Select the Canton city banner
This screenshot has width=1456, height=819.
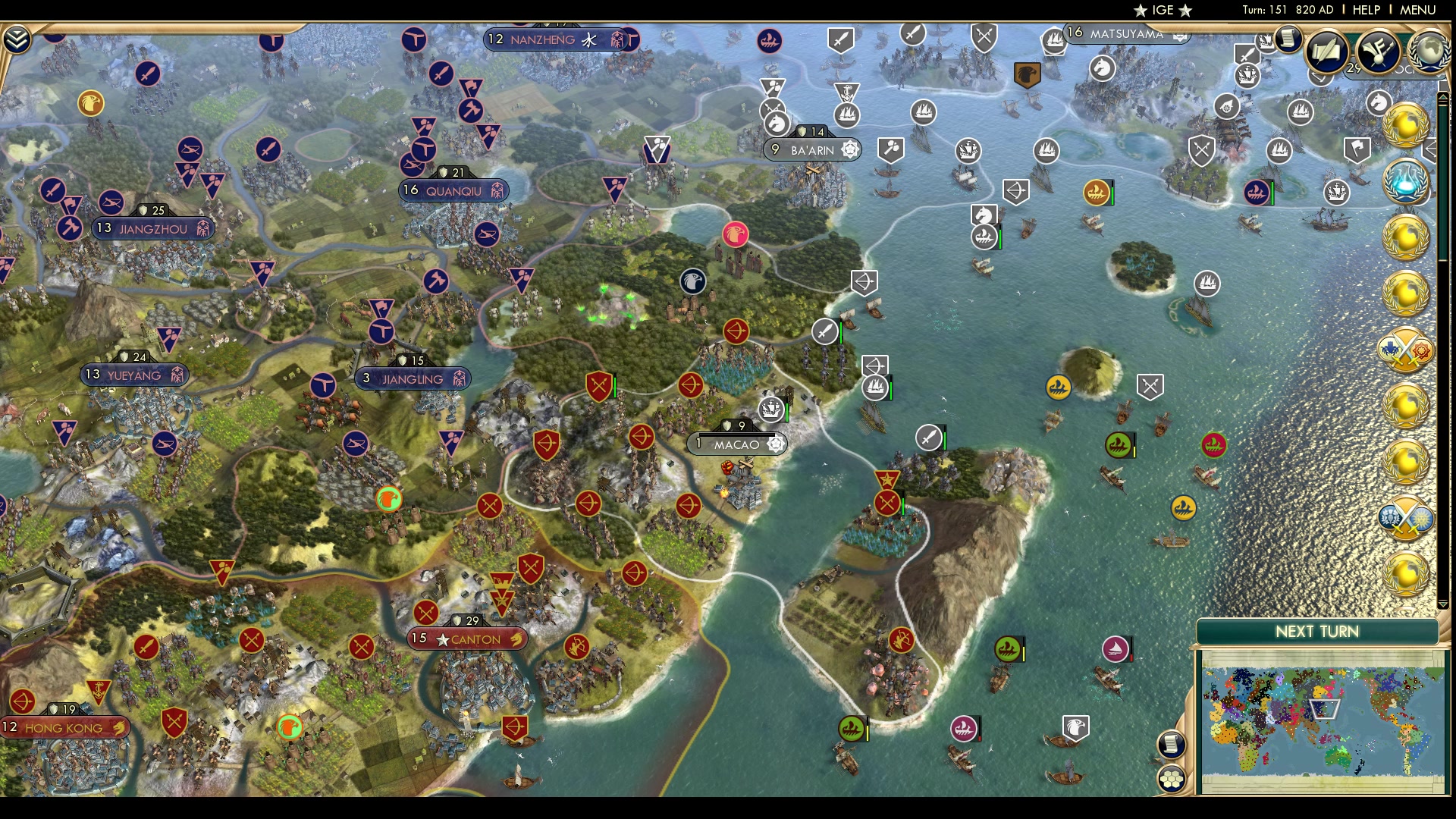point(468,639)
